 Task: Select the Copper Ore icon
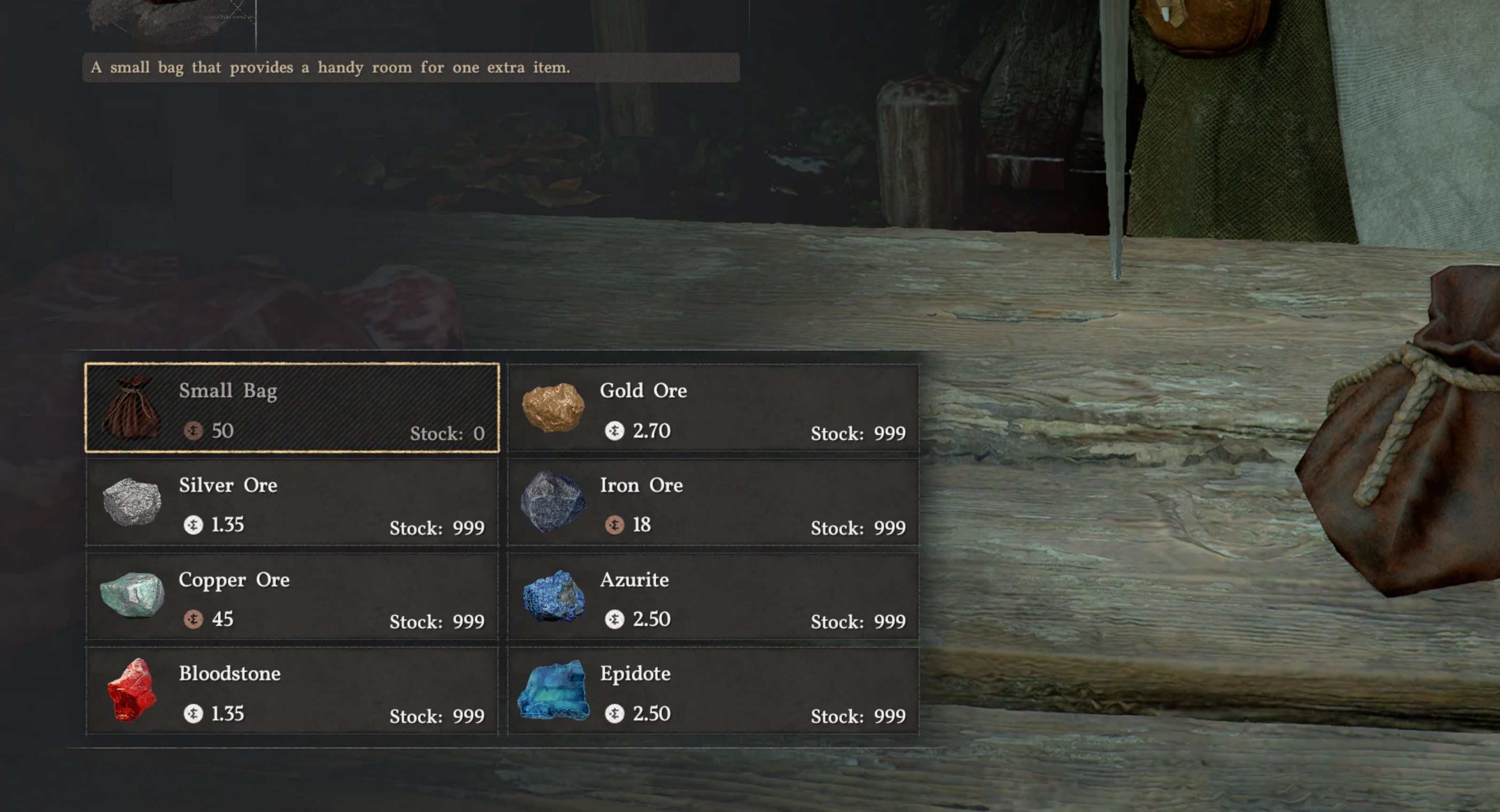(x=133, y=597)
